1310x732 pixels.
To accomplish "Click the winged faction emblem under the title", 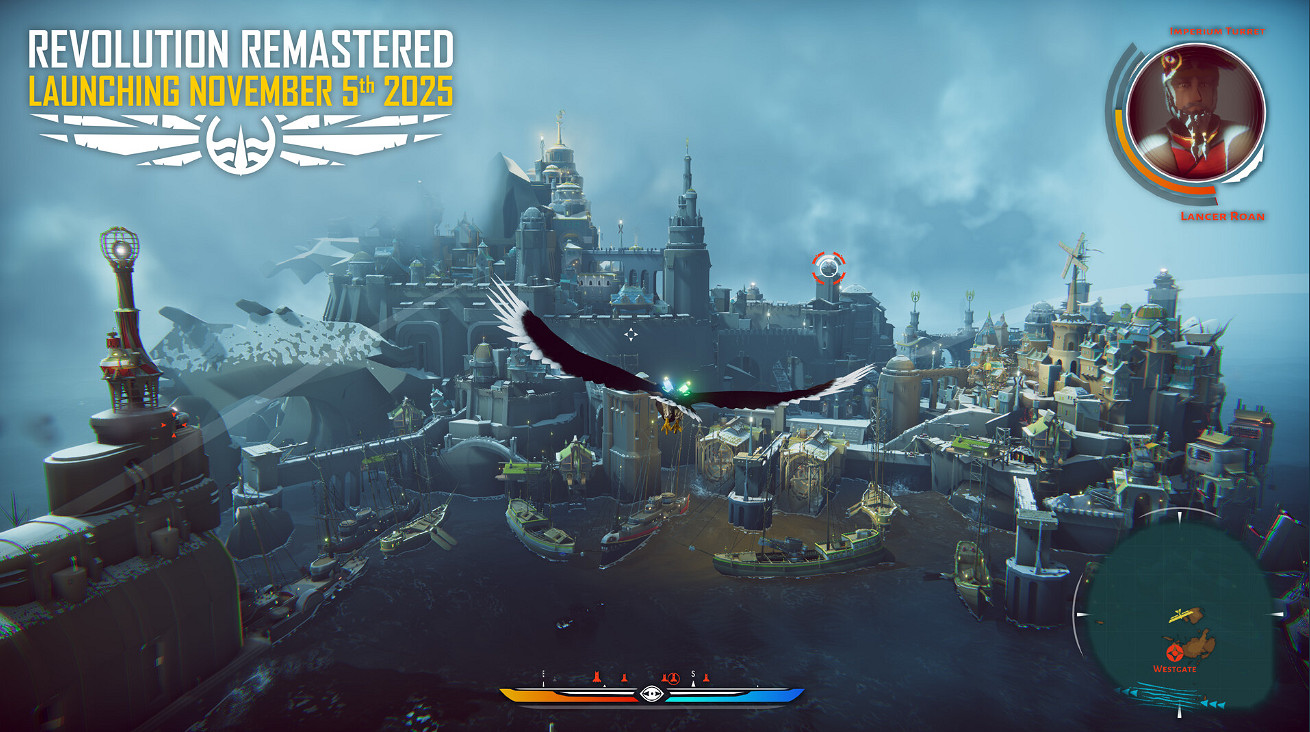I will (241, 140).
